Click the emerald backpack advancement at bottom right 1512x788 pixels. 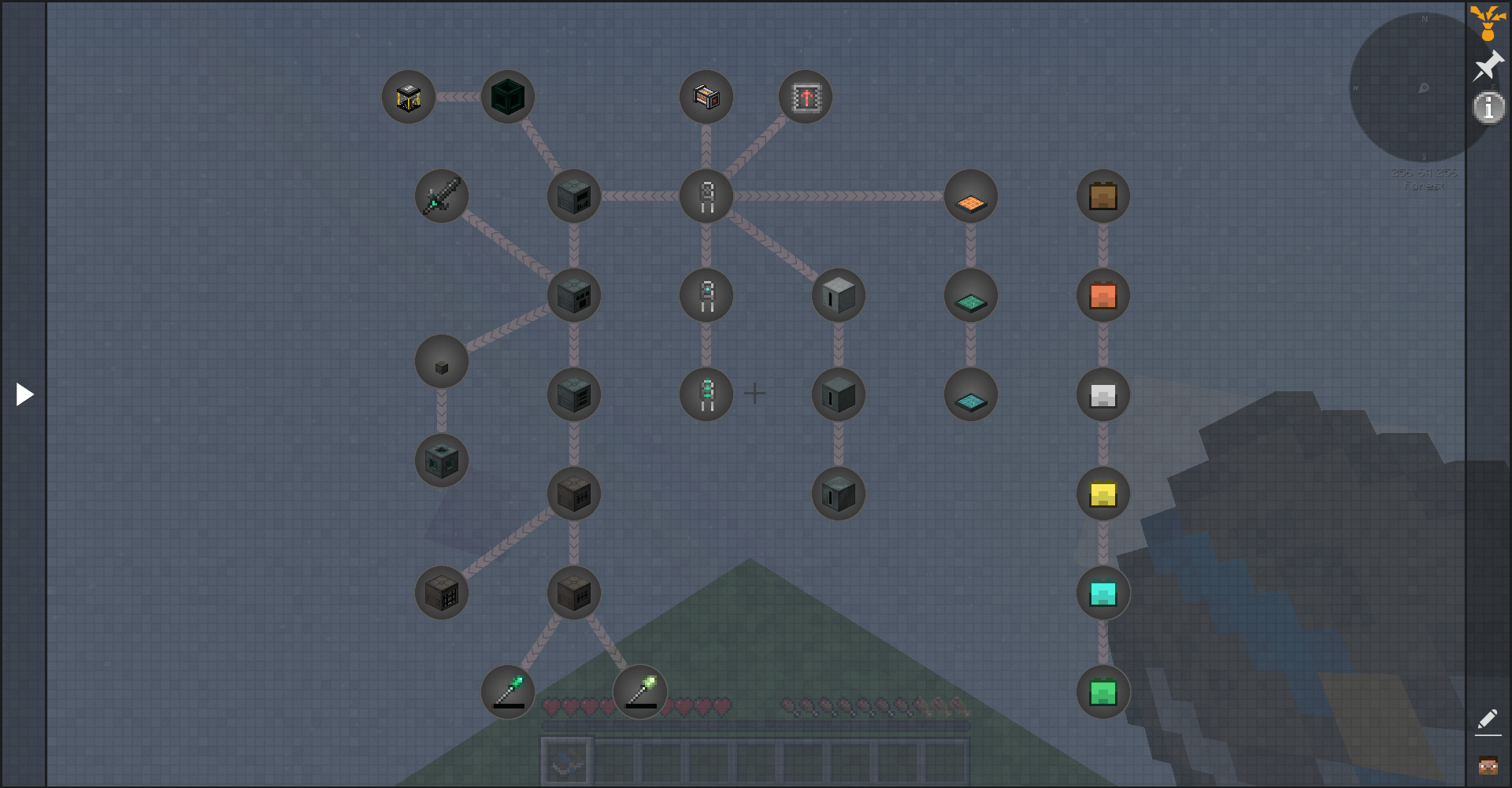(x=1103, y=692)
